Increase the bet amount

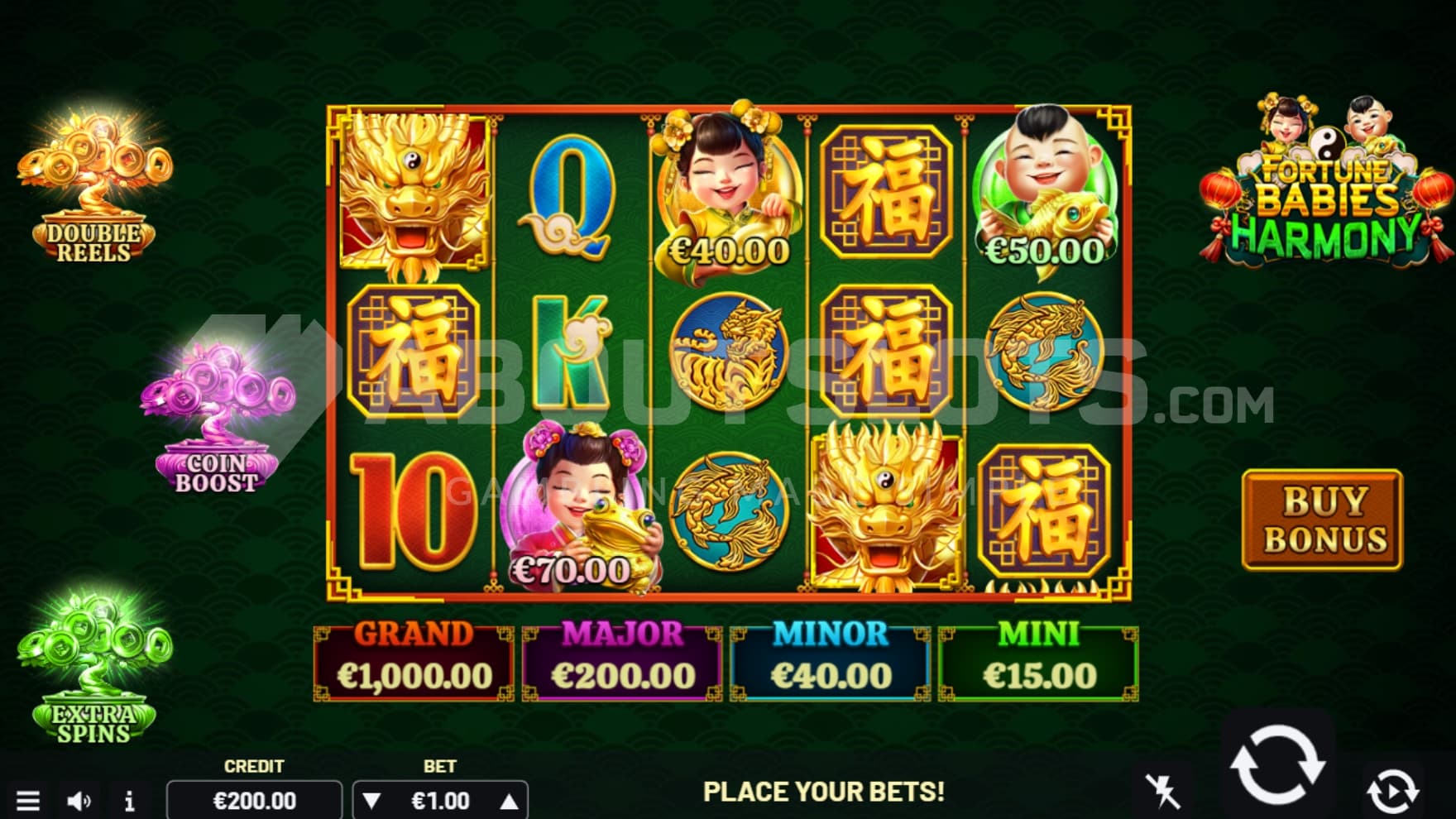coord(510,801)
